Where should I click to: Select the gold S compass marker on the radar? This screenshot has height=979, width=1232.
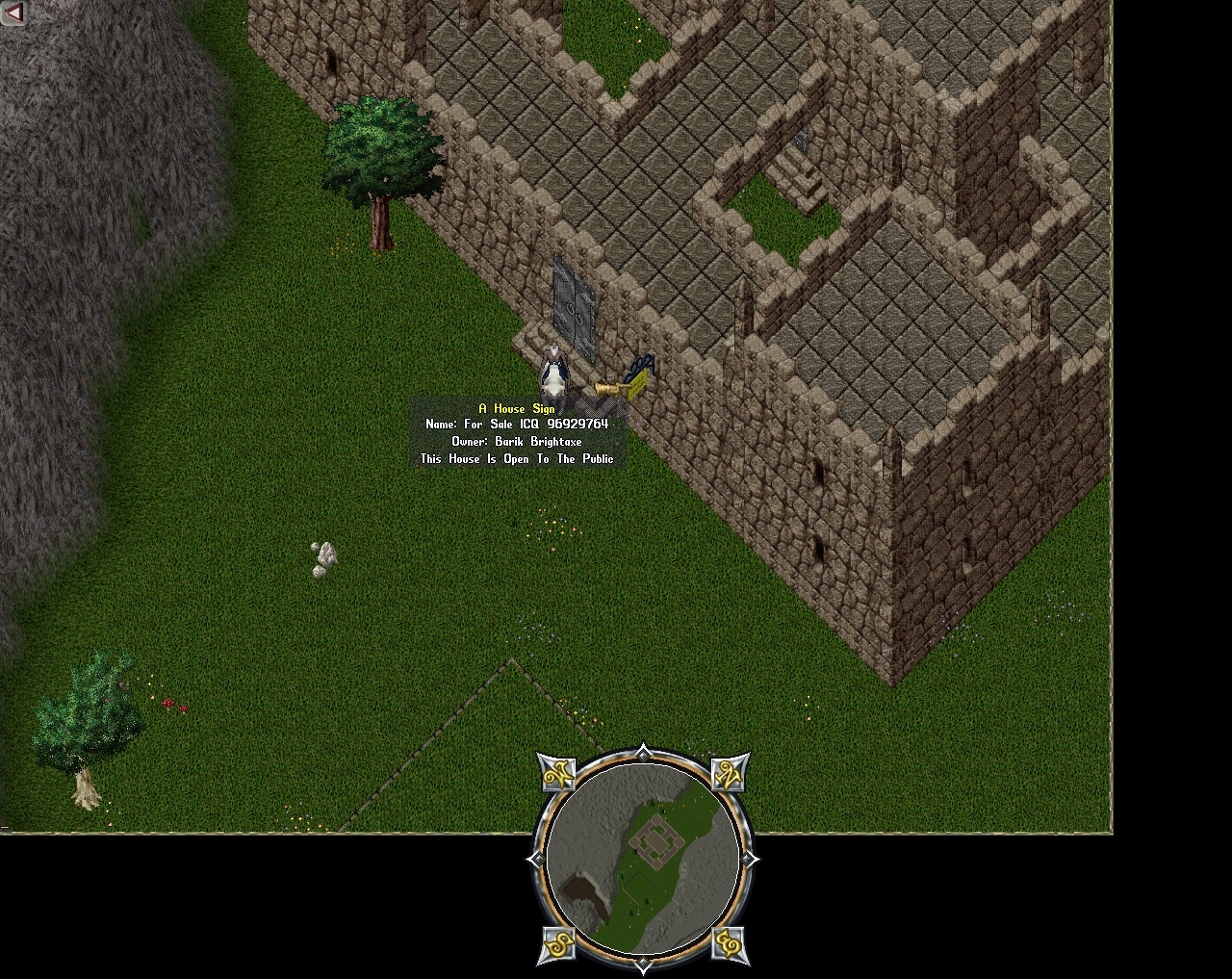point(557,944)
